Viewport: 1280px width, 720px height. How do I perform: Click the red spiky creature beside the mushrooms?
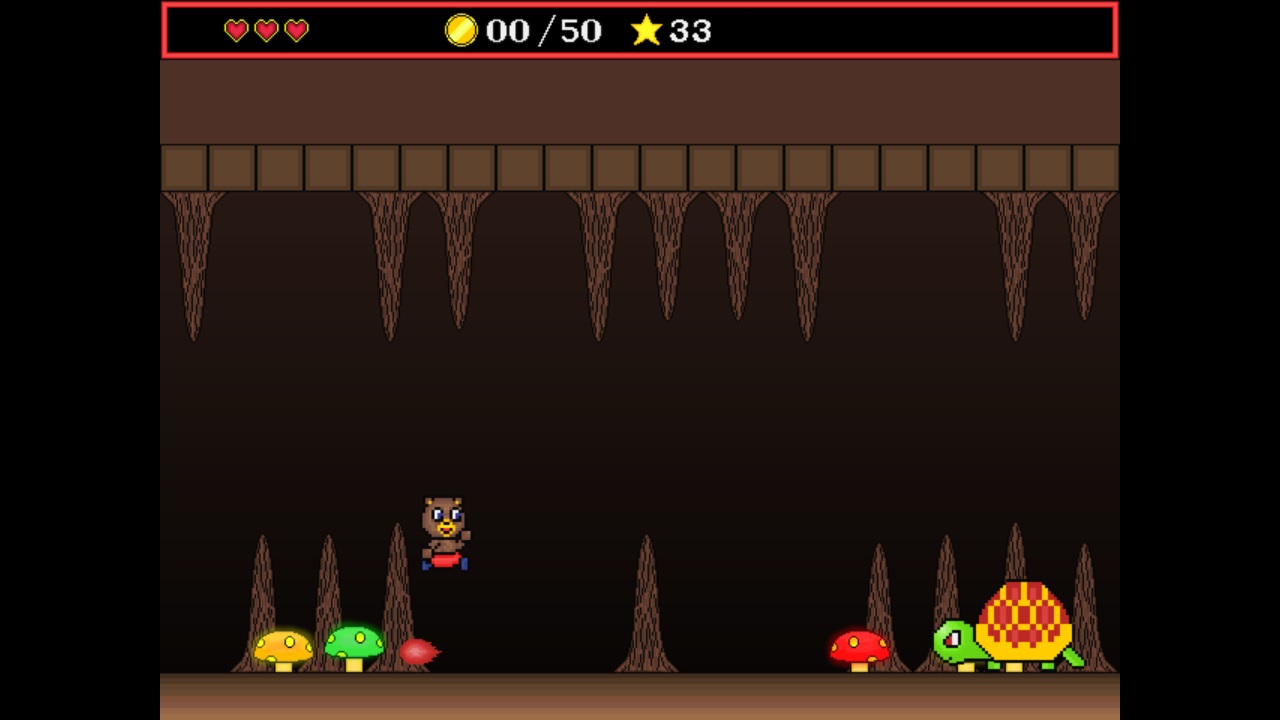(x=420, y=650)
